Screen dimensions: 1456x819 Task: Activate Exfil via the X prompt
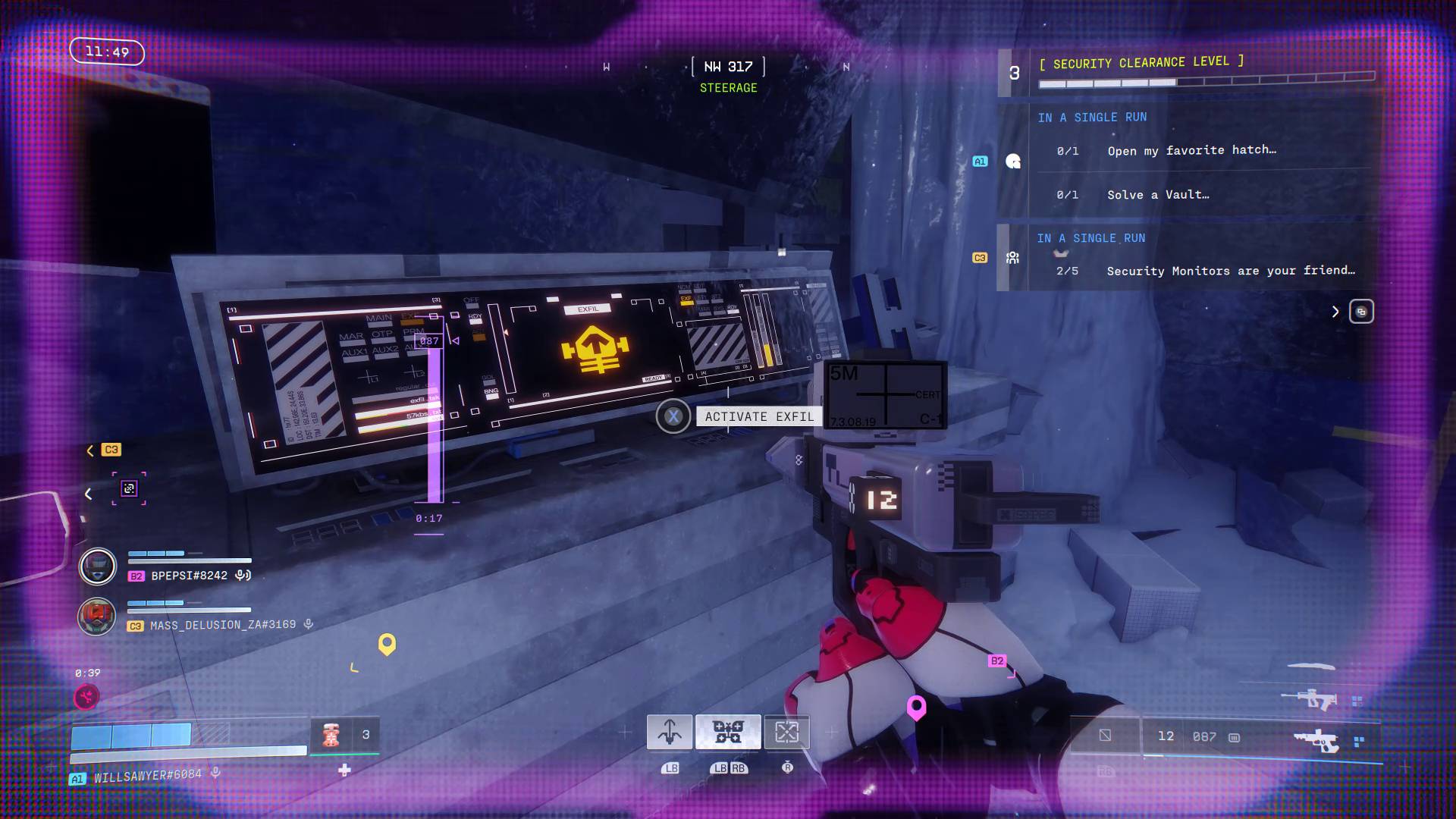tap(673, 416)
